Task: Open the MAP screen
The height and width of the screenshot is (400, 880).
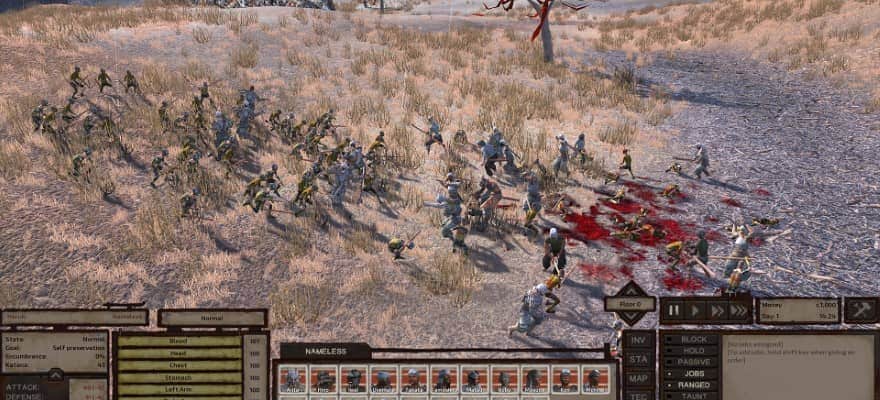Action: tap(639, 378)
